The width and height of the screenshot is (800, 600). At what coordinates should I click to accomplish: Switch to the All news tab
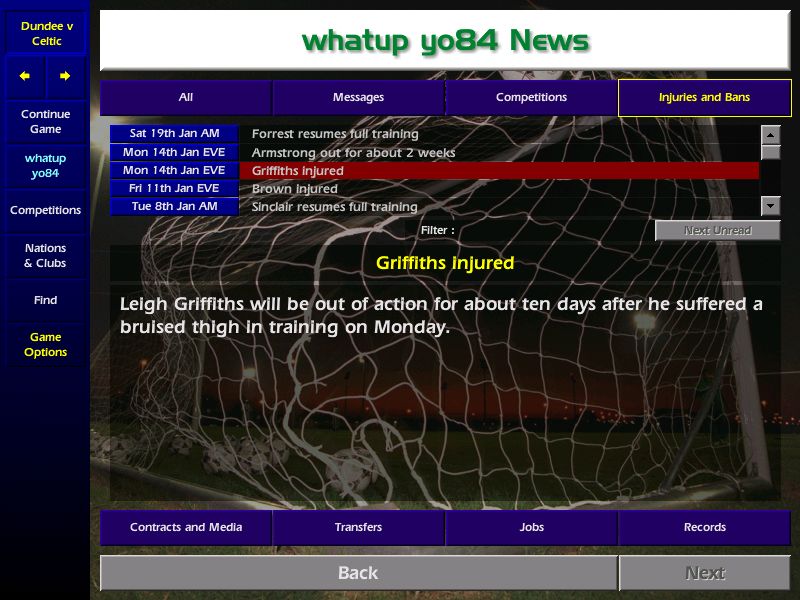186,98
